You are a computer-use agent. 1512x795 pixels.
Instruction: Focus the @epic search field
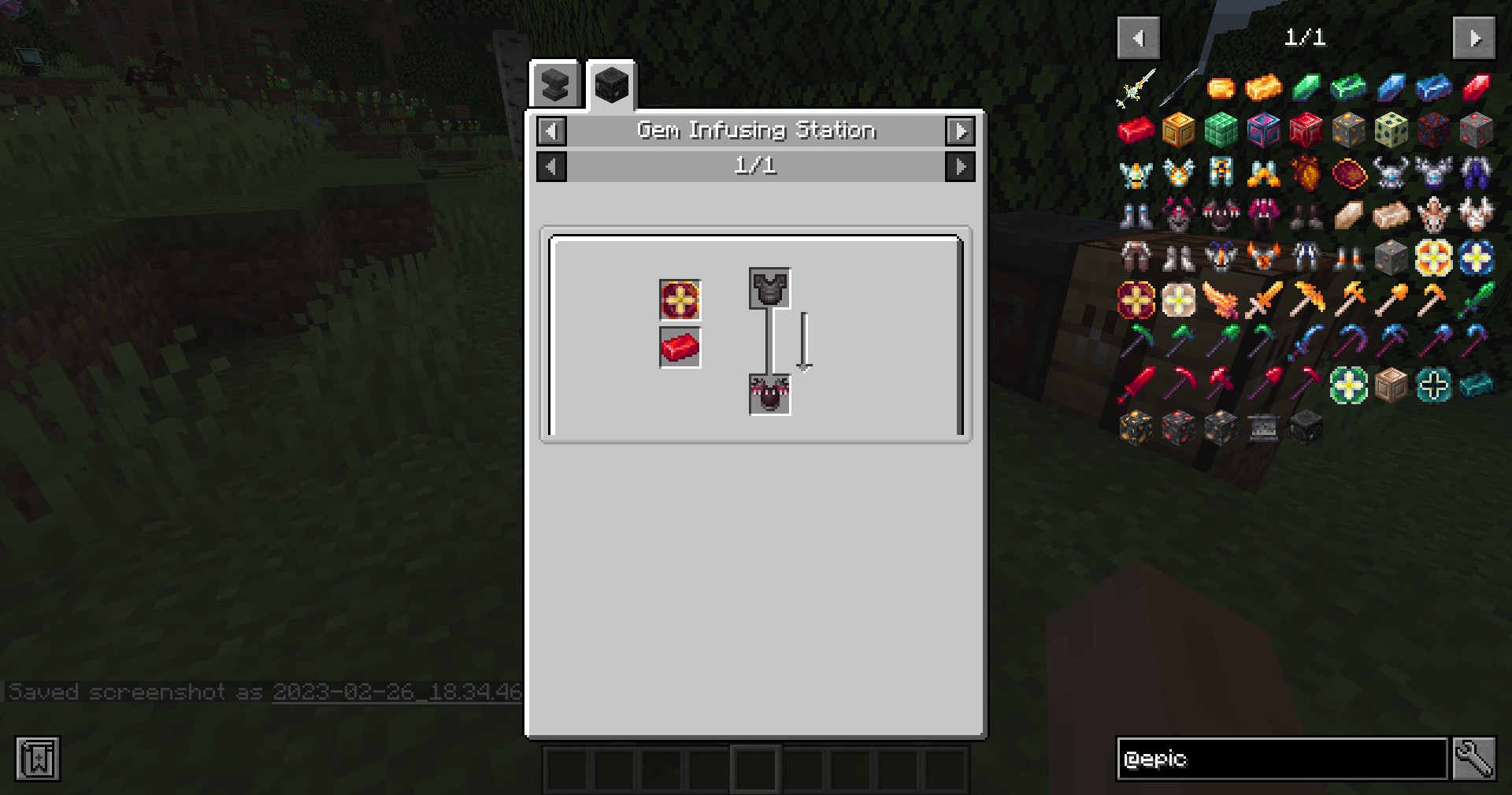tap(1281, 759)
